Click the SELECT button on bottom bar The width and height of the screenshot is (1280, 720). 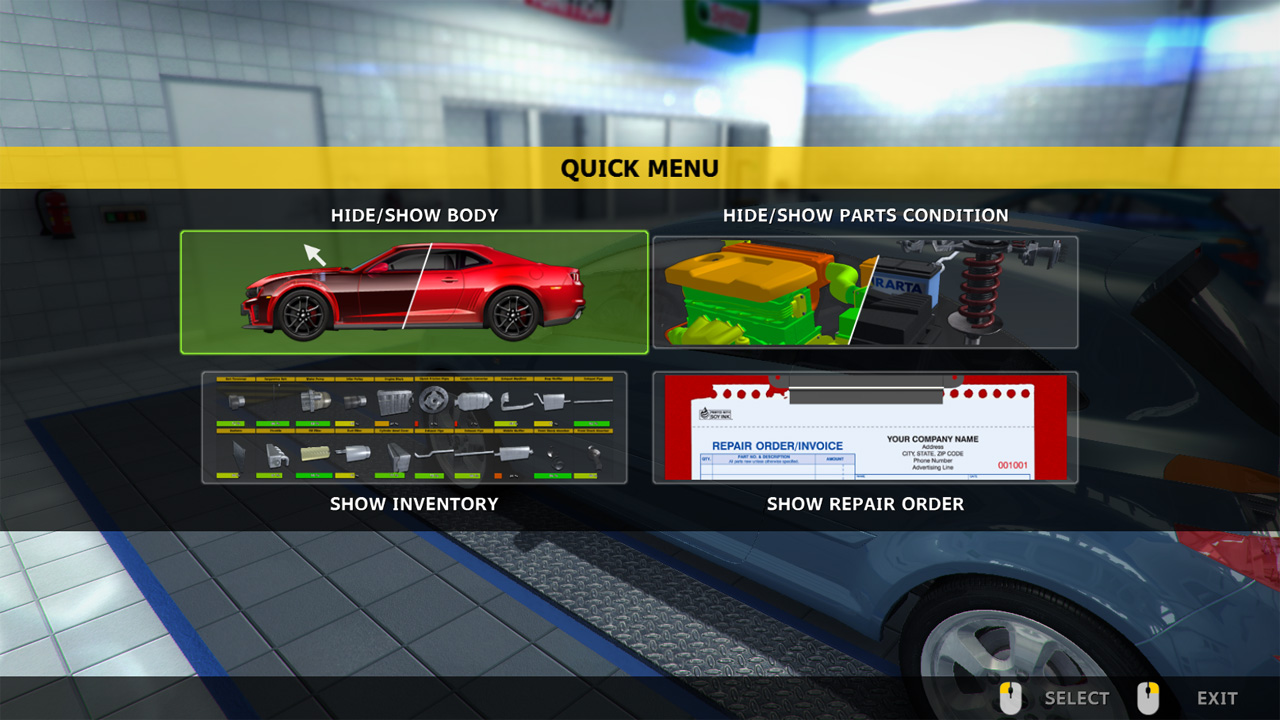[1077, 698]
